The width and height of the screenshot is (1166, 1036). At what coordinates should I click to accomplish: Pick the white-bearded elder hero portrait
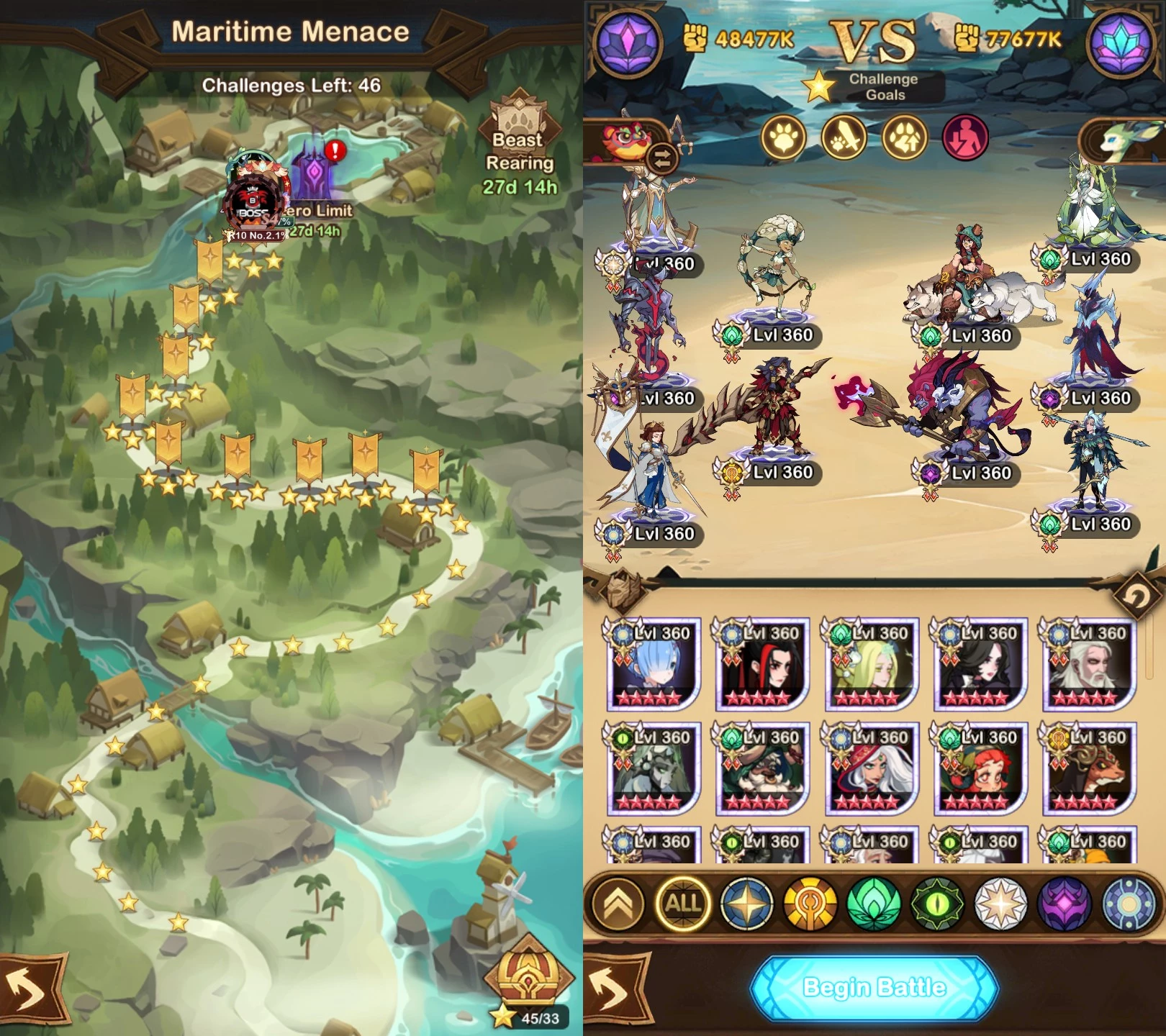click(1088, 664)
